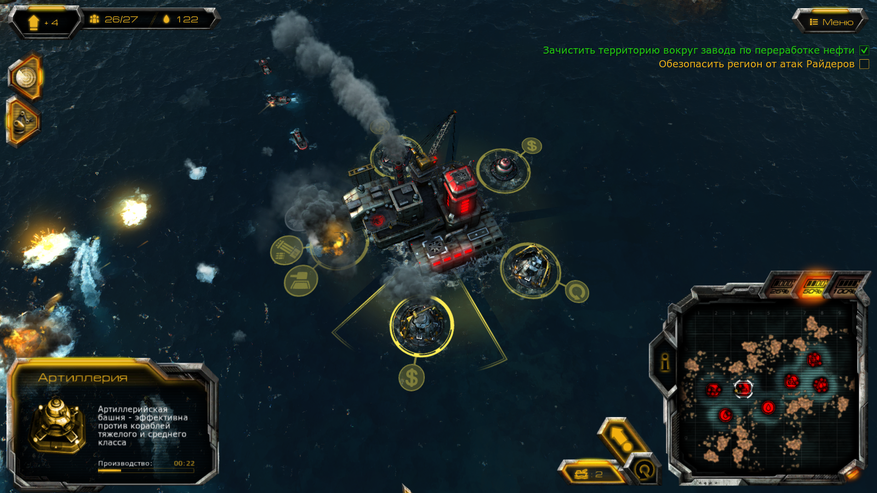Click the circular arrow button beside the minimap
This screenshot has height=493, width=877.
pyautogui.click(x=645, y=467)
